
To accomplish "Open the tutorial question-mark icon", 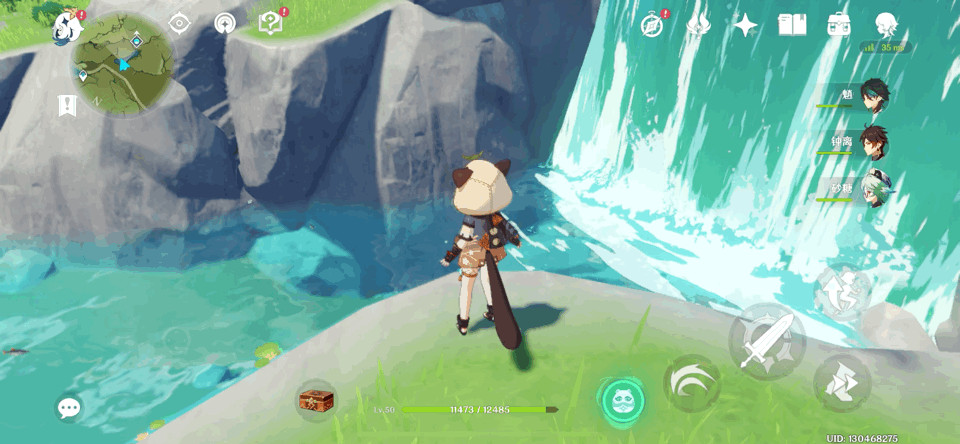I will pyautogui.click(x=270, y=23).
